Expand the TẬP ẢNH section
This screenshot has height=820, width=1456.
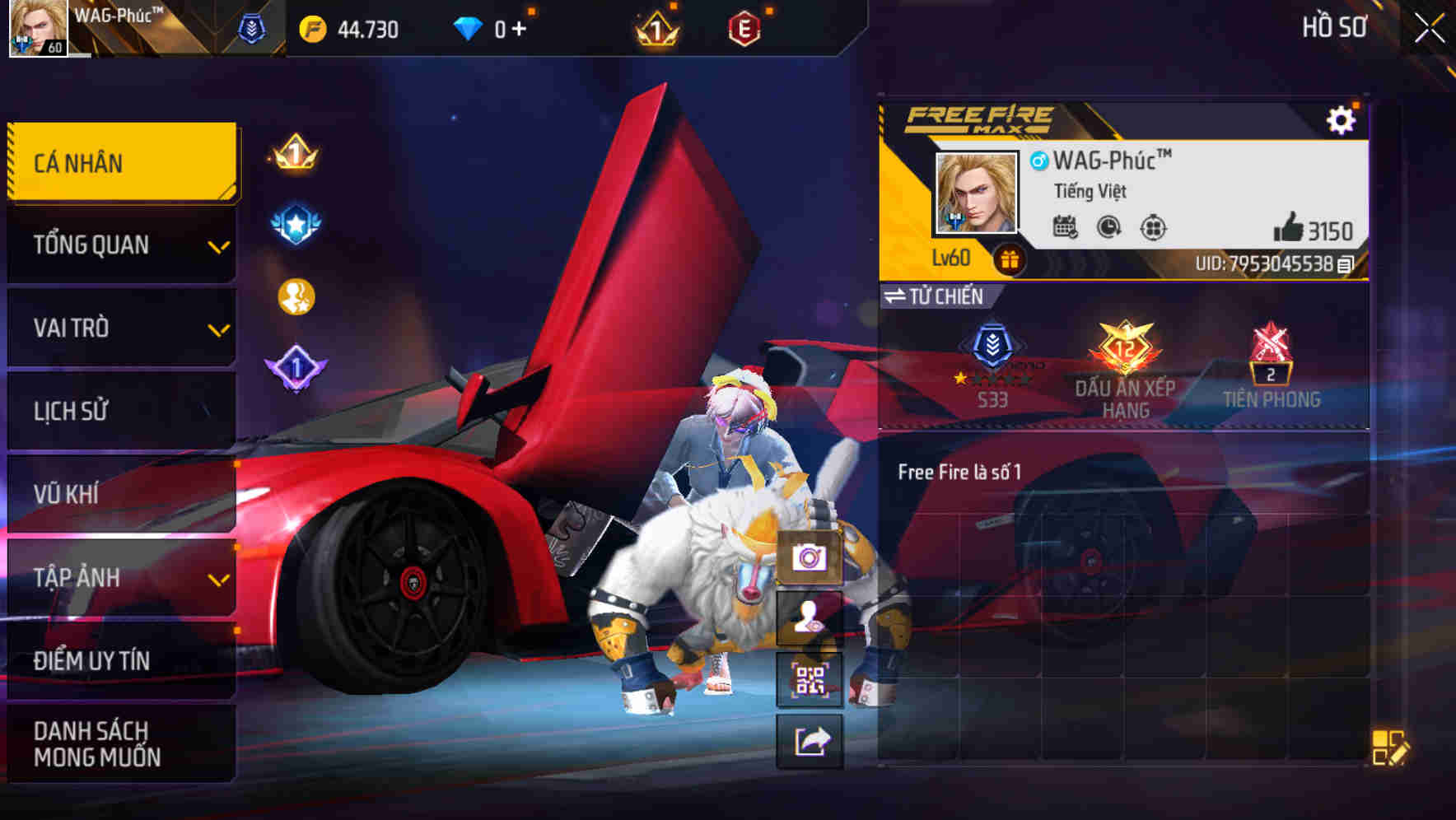coord(121,578)
